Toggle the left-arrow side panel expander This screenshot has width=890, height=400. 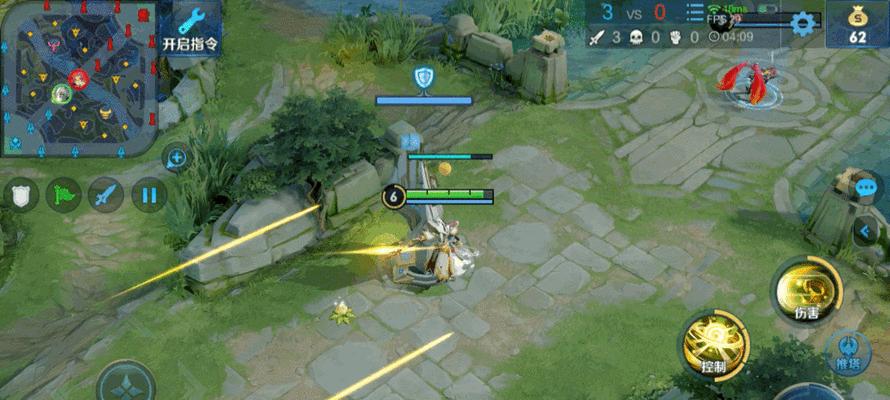pyautogui.click(x=866, y=231)
